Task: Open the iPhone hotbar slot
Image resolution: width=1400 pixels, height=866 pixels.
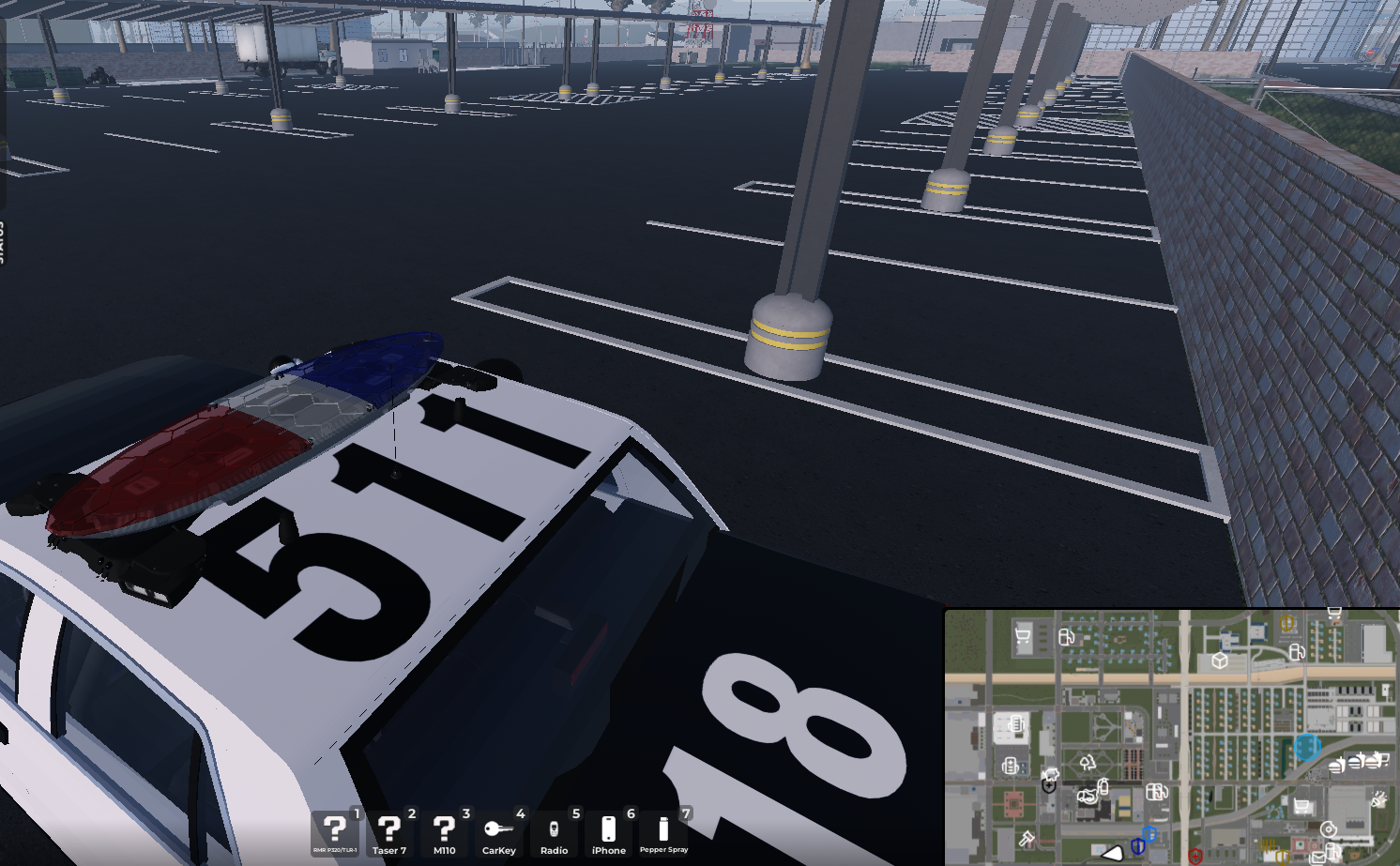Action: pos(608,833)
